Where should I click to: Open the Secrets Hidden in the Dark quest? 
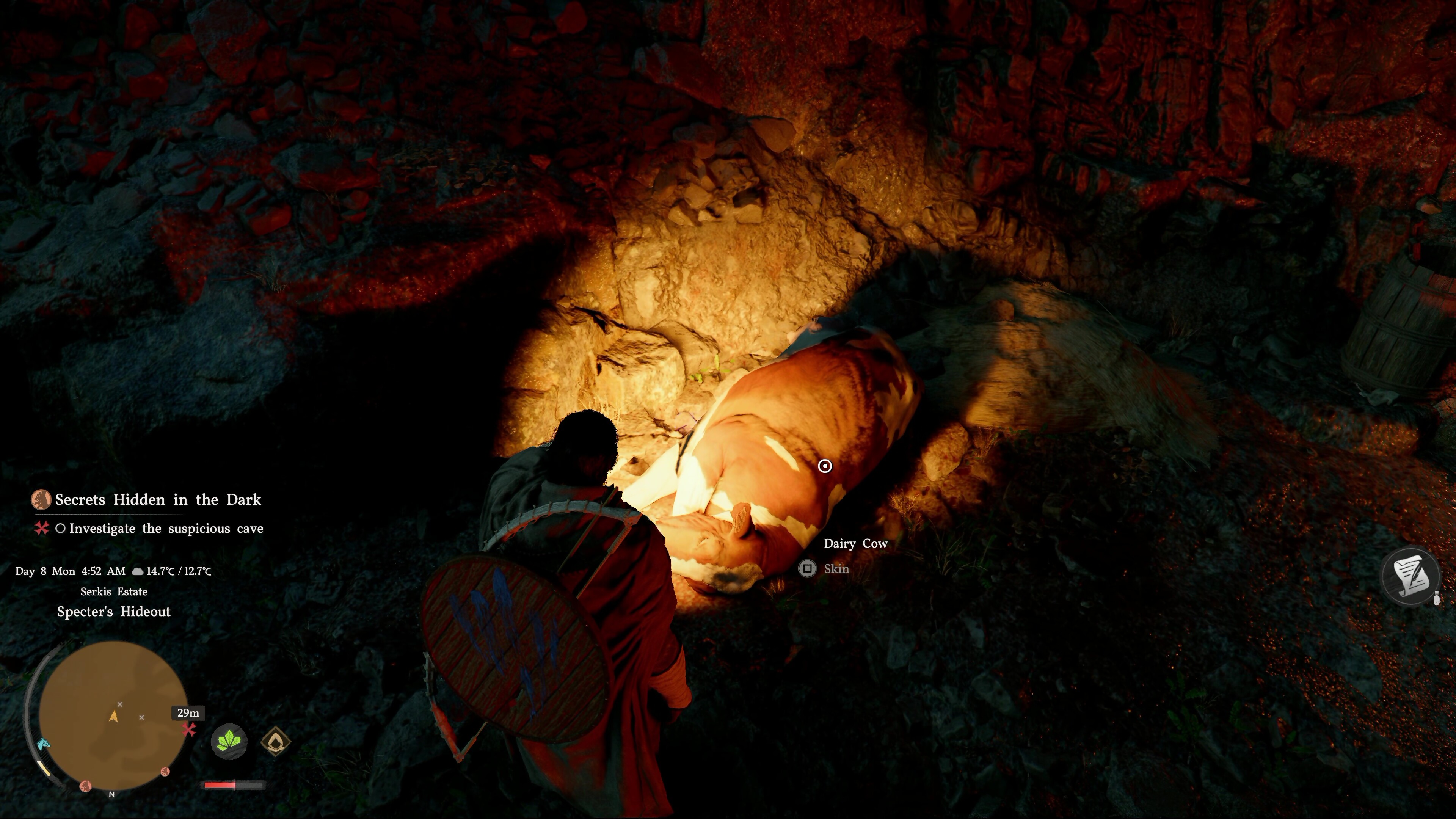pyautogui.click(x=158, y=500)
